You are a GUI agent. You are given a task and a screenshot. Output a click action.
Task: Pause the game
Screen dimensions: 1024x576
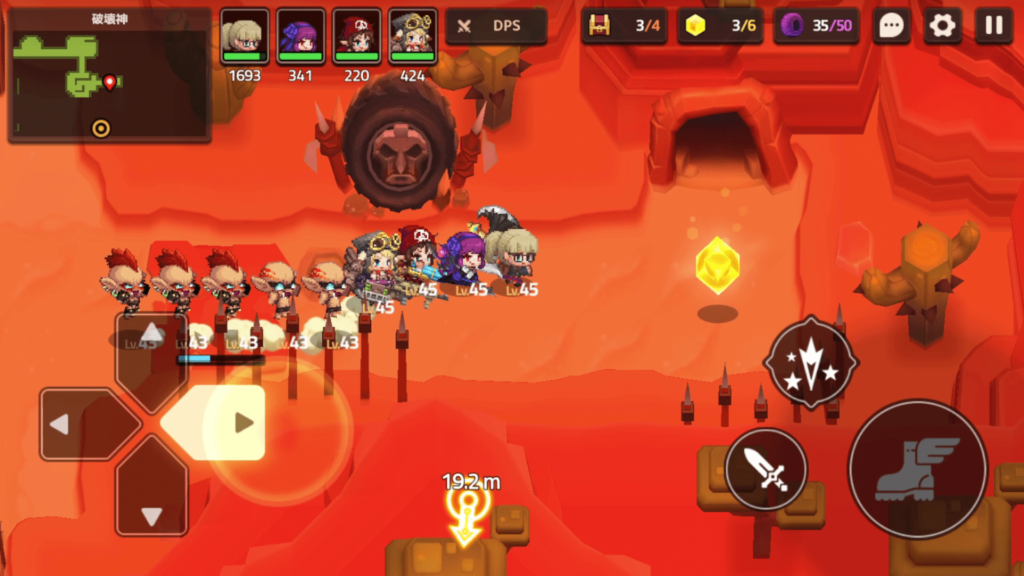coord(994,26)
